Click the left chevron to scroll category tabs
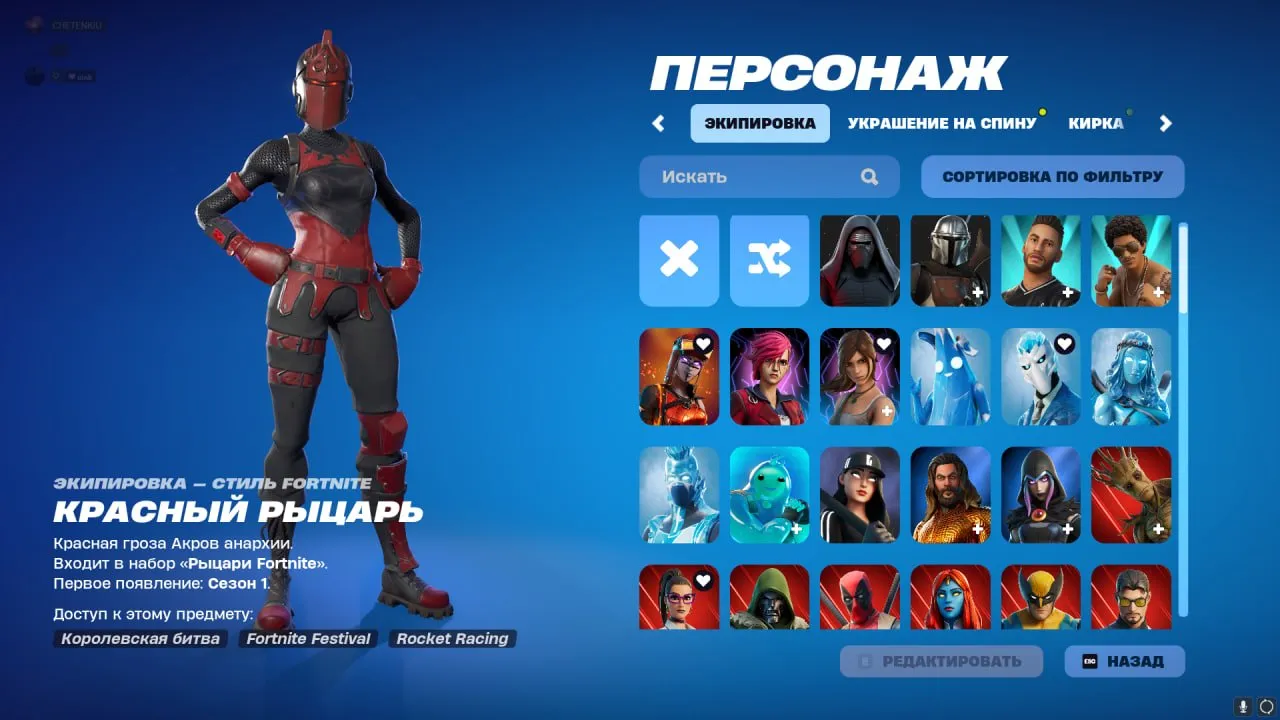Viewport: 1280px width, 720px height. [x=658, y=122]
